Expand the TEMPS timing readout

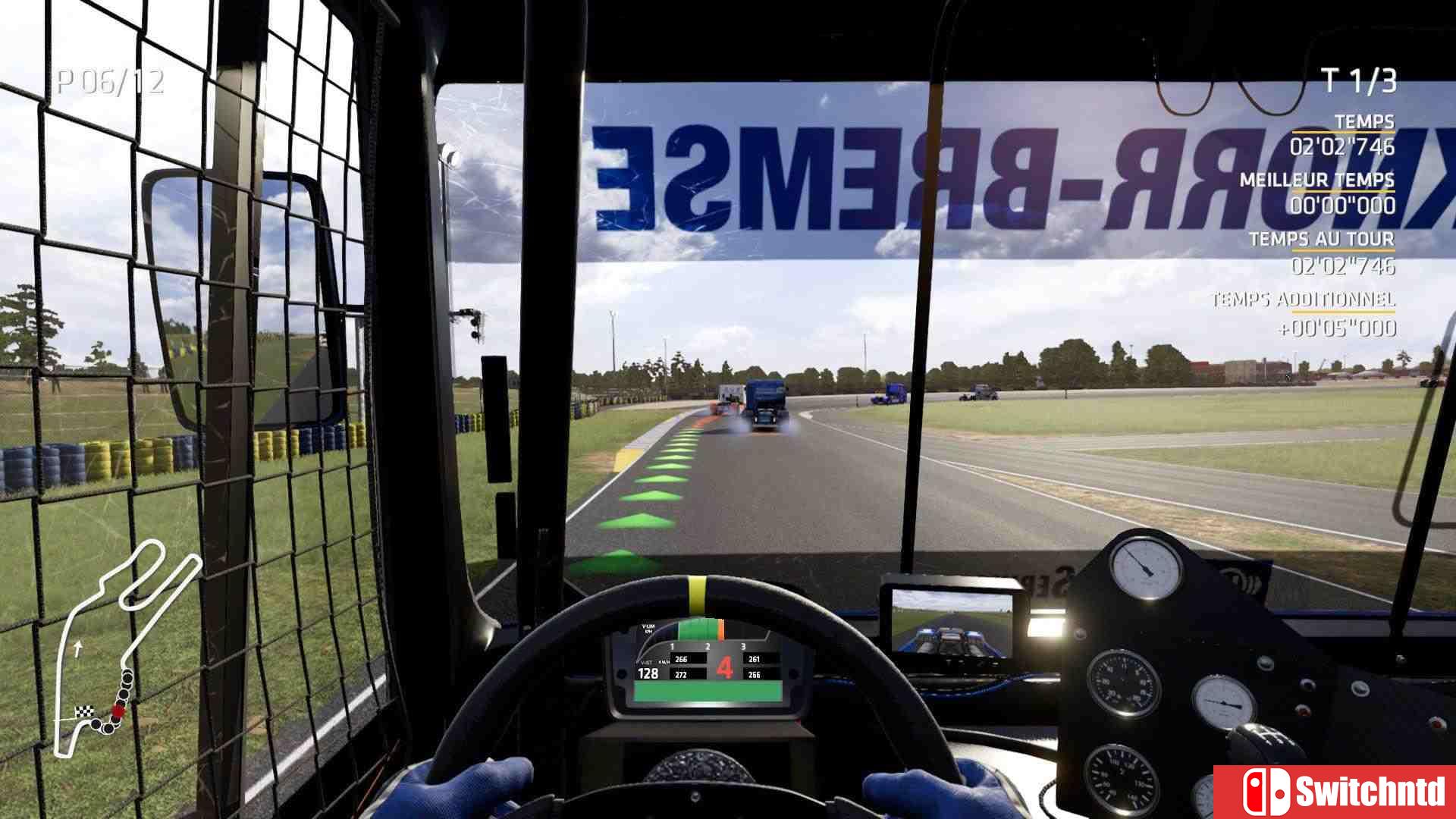(1365, 119)
